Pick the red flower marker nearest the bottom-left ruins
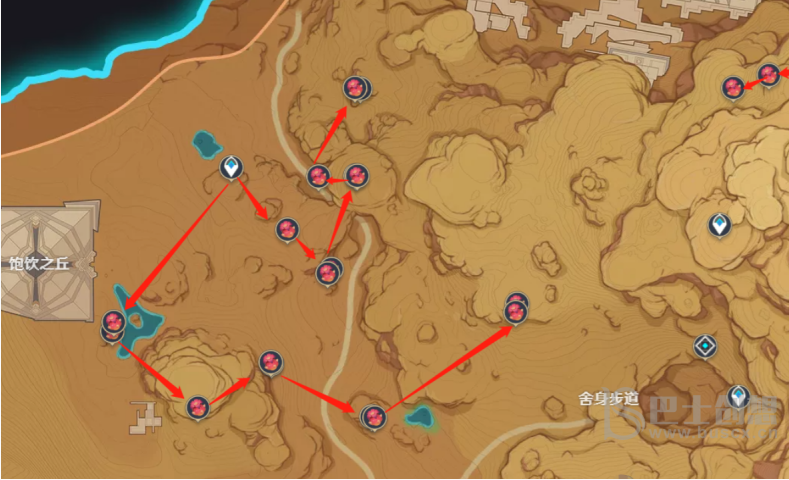Viewport: 789px width, 480px height. 198,406
